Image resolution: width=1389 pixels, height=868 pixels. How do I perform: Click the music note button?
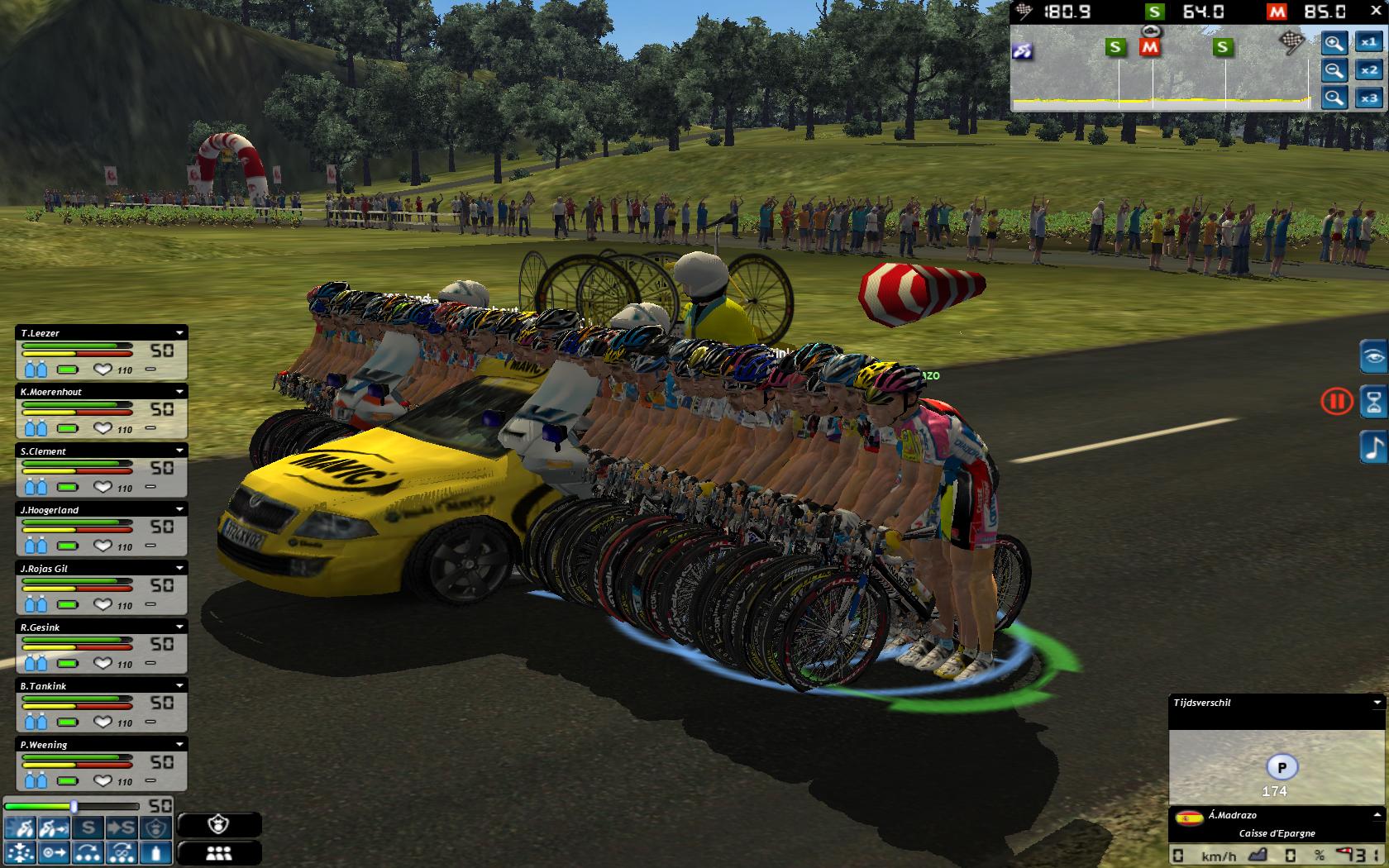[x=1373, y=447]
